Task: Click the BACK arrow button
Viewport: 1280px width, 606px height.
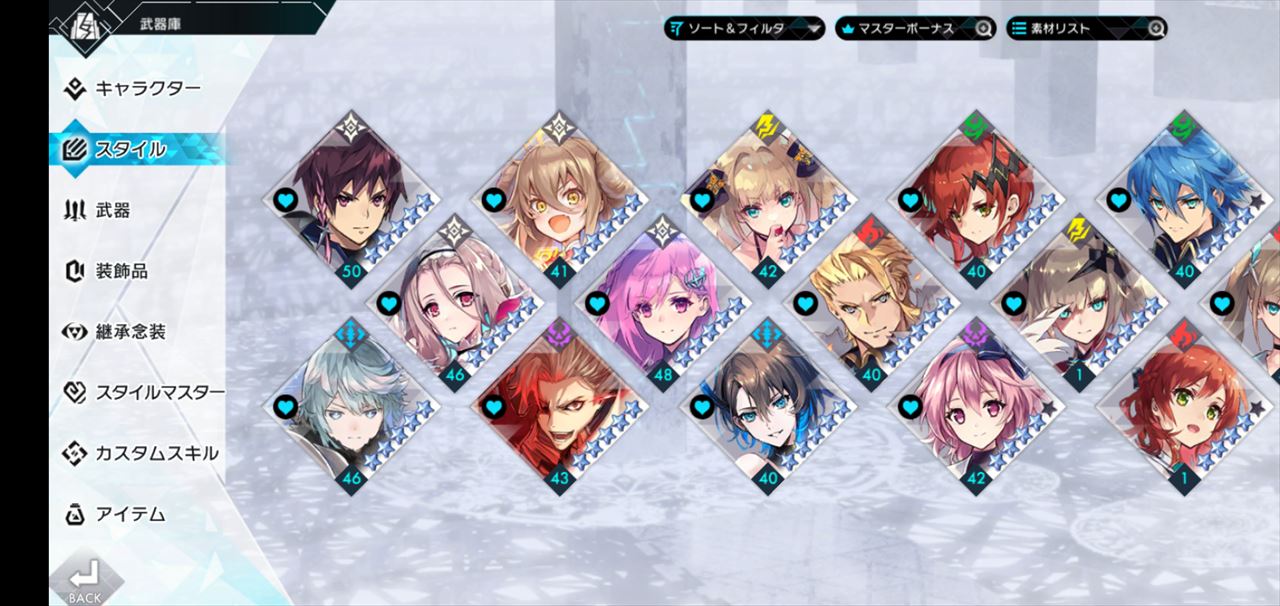Action: pos(85,580)
